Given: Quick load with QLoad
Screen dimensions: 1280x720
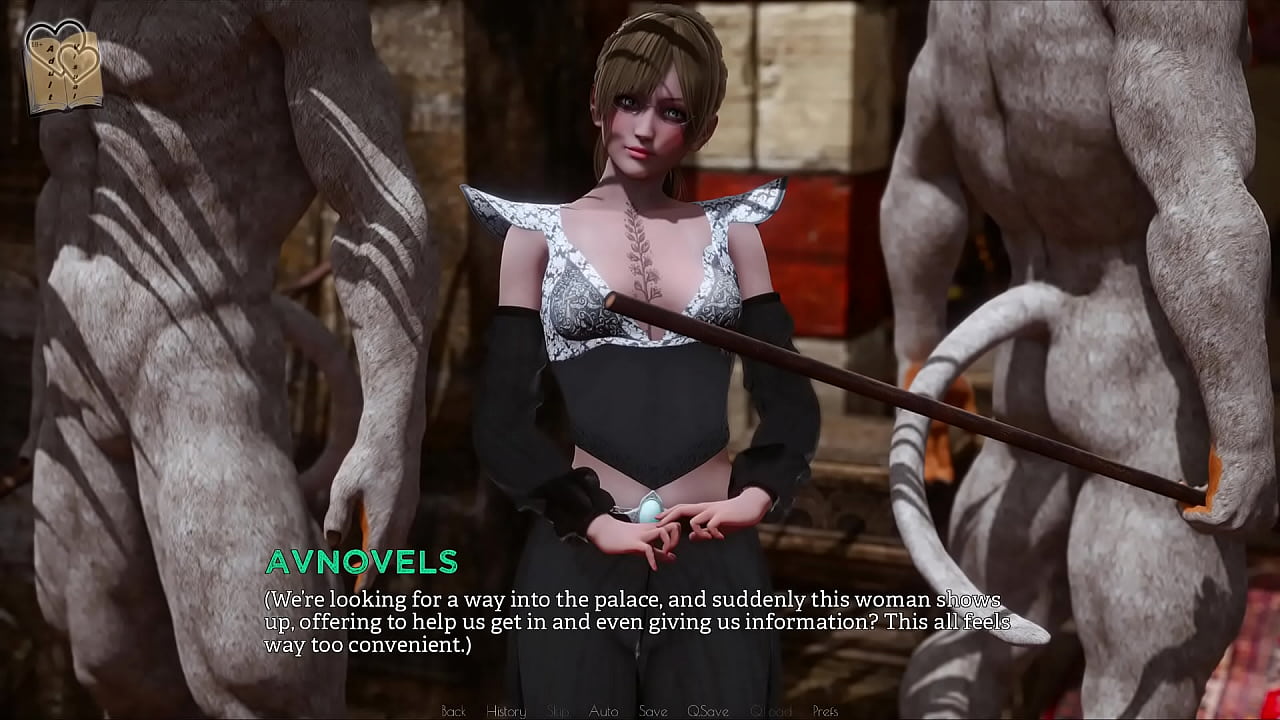Looking at the screenshot, I should pos(770,711).
